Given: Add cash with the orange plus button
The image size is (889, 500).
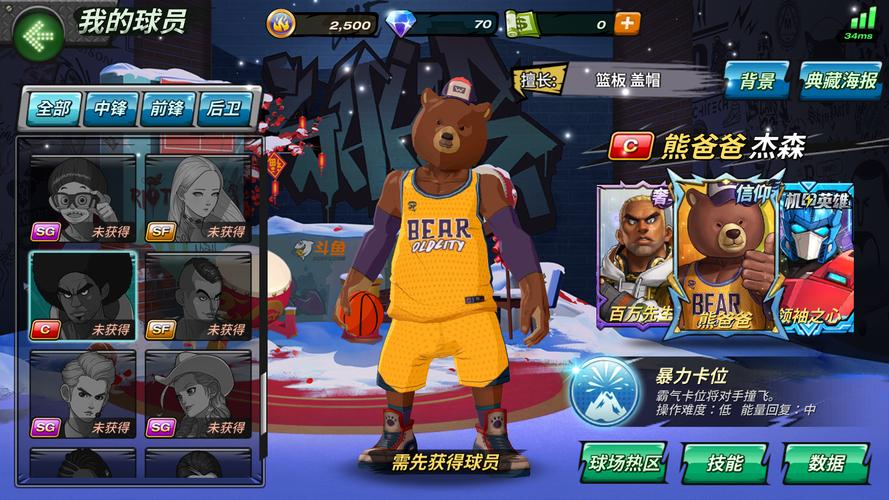Looking at the screenshot, I should (627, 23).
